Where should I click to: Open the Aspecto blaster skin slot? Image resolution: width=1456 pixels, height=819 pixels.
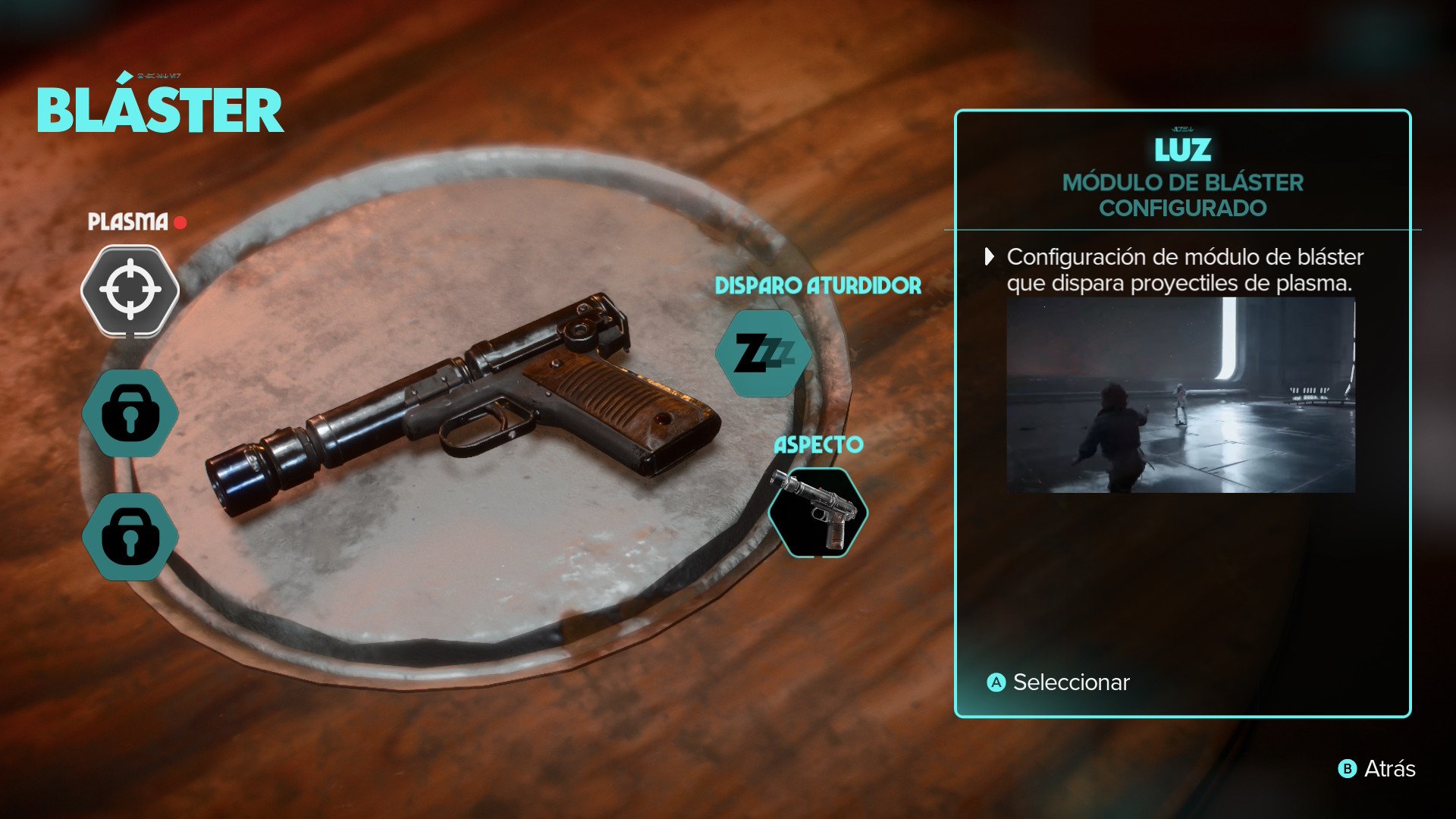(x=817, y=513)
